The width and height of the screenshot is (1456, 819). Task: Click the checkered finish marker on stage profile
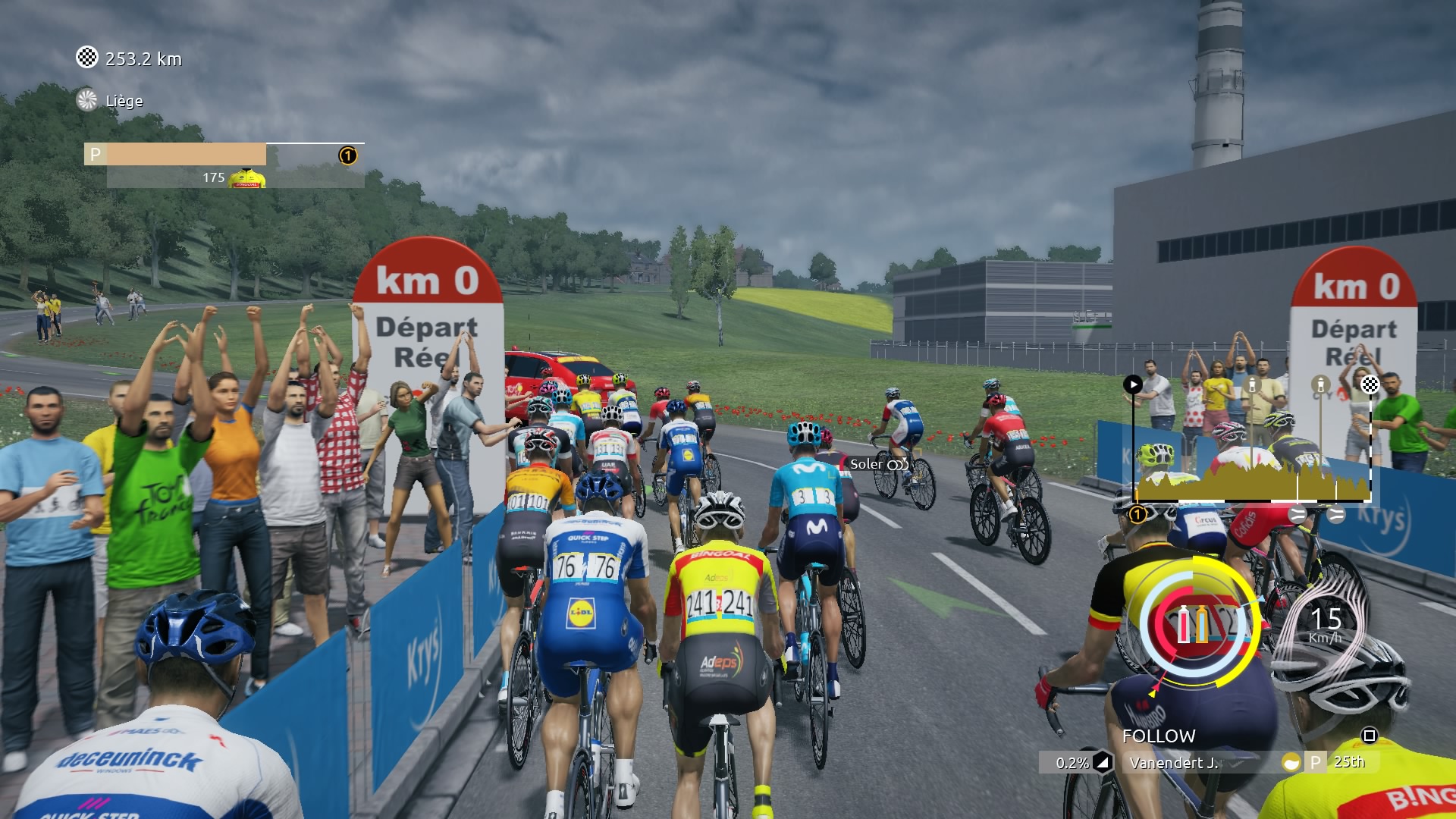1370,384
